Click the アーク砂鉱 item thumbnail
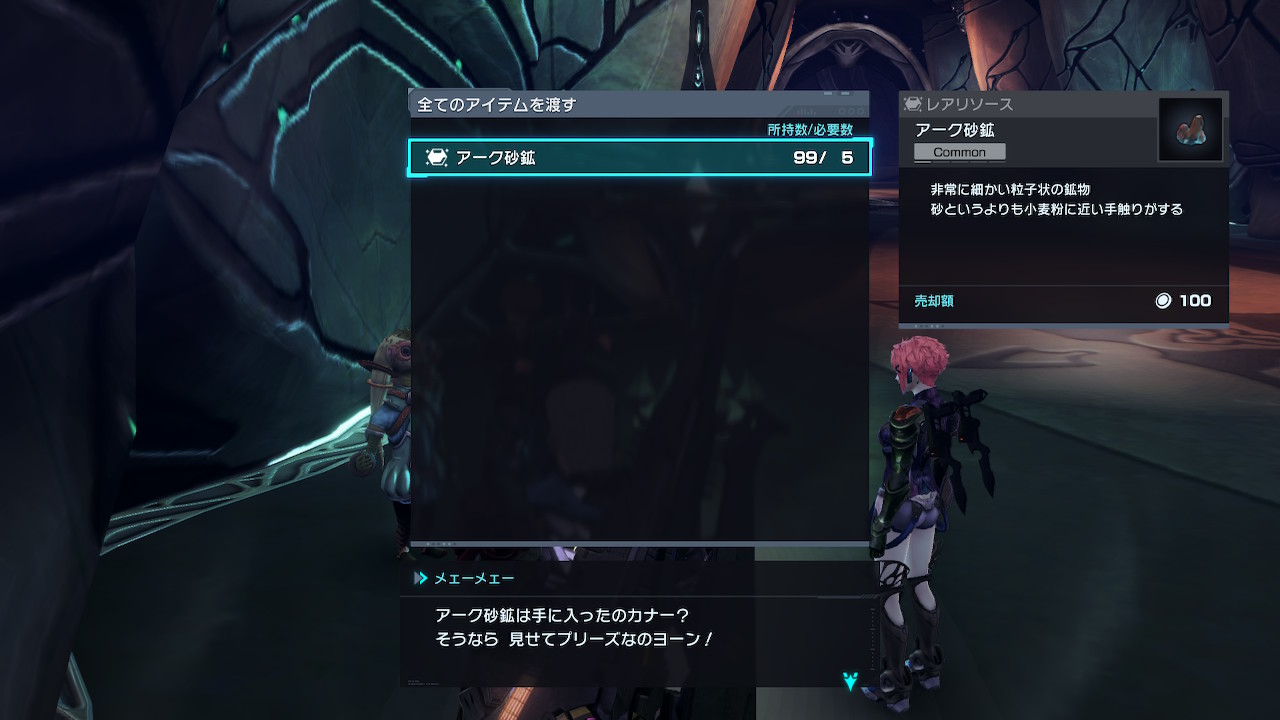Image resolution: width=1280 pixels, height=720 pixels. pos(1190,130)
